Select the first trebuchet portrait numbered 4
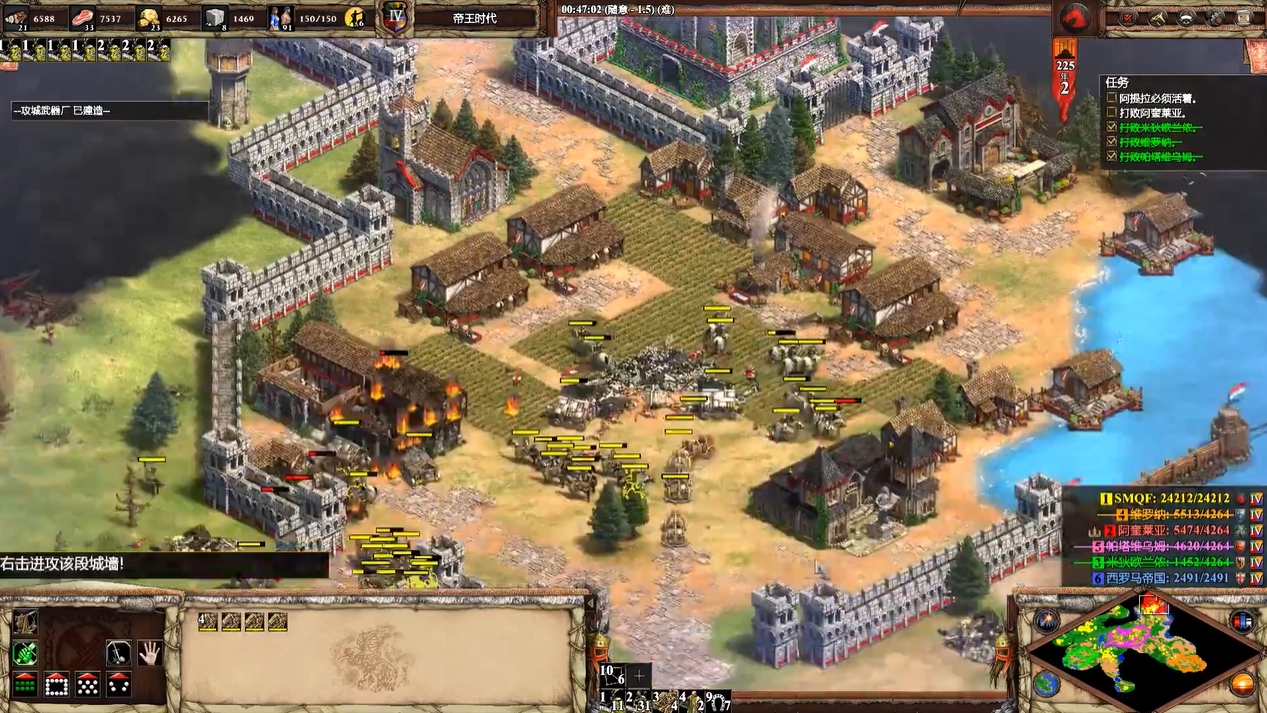This screenshot has height=713, width=1267. click(x=208, y=622)
